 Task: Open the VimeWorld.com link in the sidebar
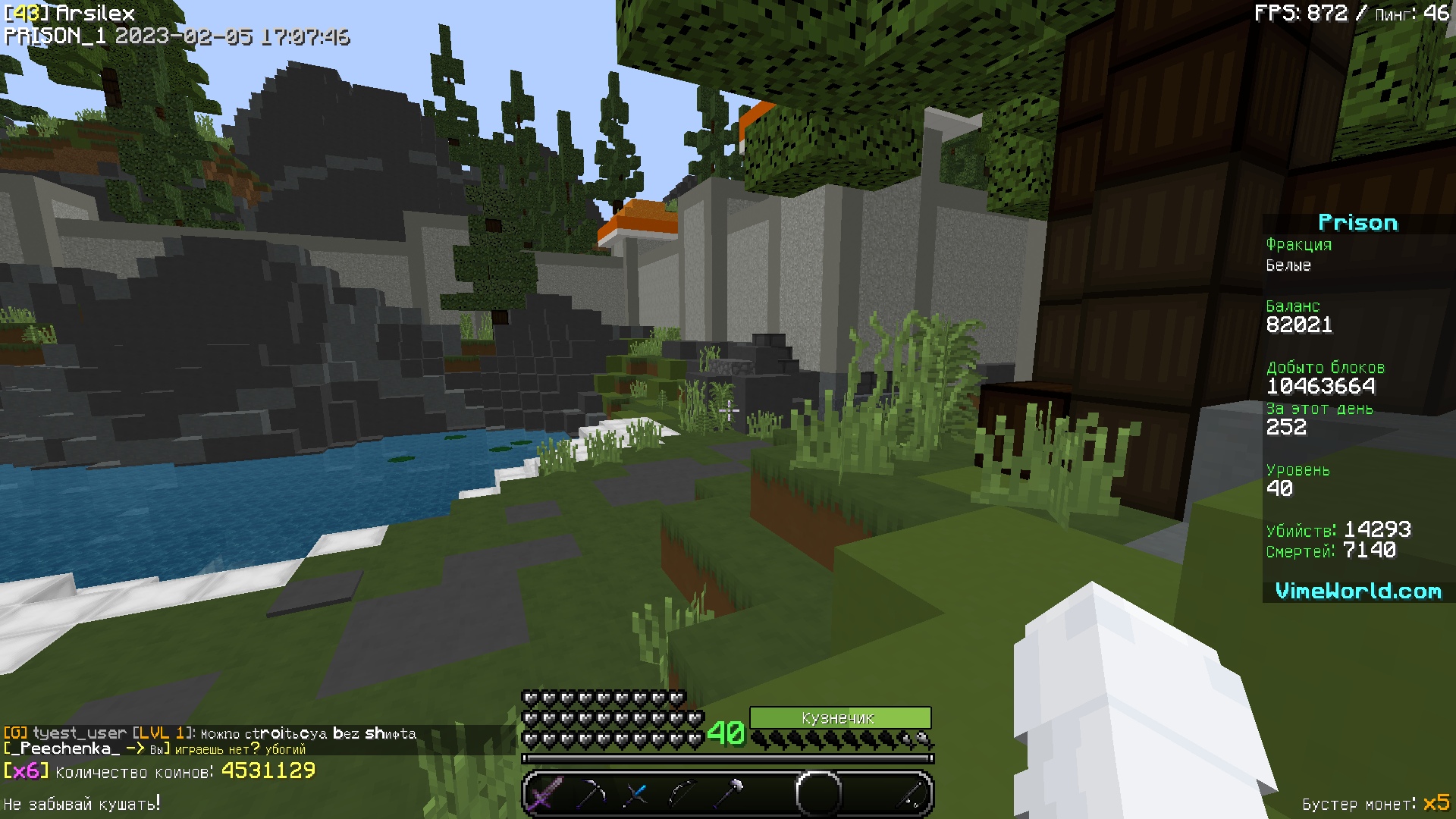click(x=1357, y=591)
